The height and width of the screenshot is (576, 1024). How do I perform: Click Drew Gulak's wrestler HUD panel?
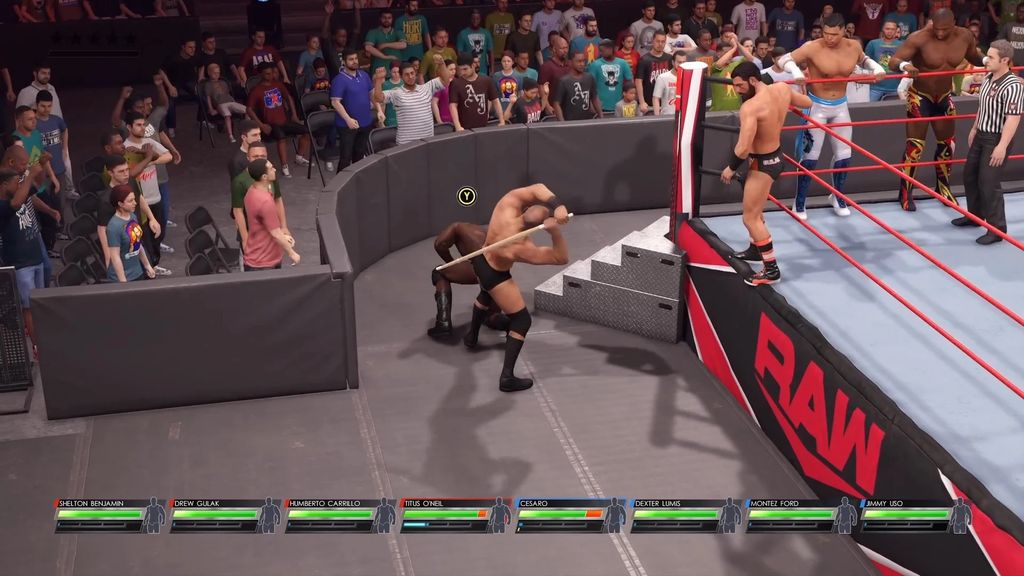coord(225,515)
